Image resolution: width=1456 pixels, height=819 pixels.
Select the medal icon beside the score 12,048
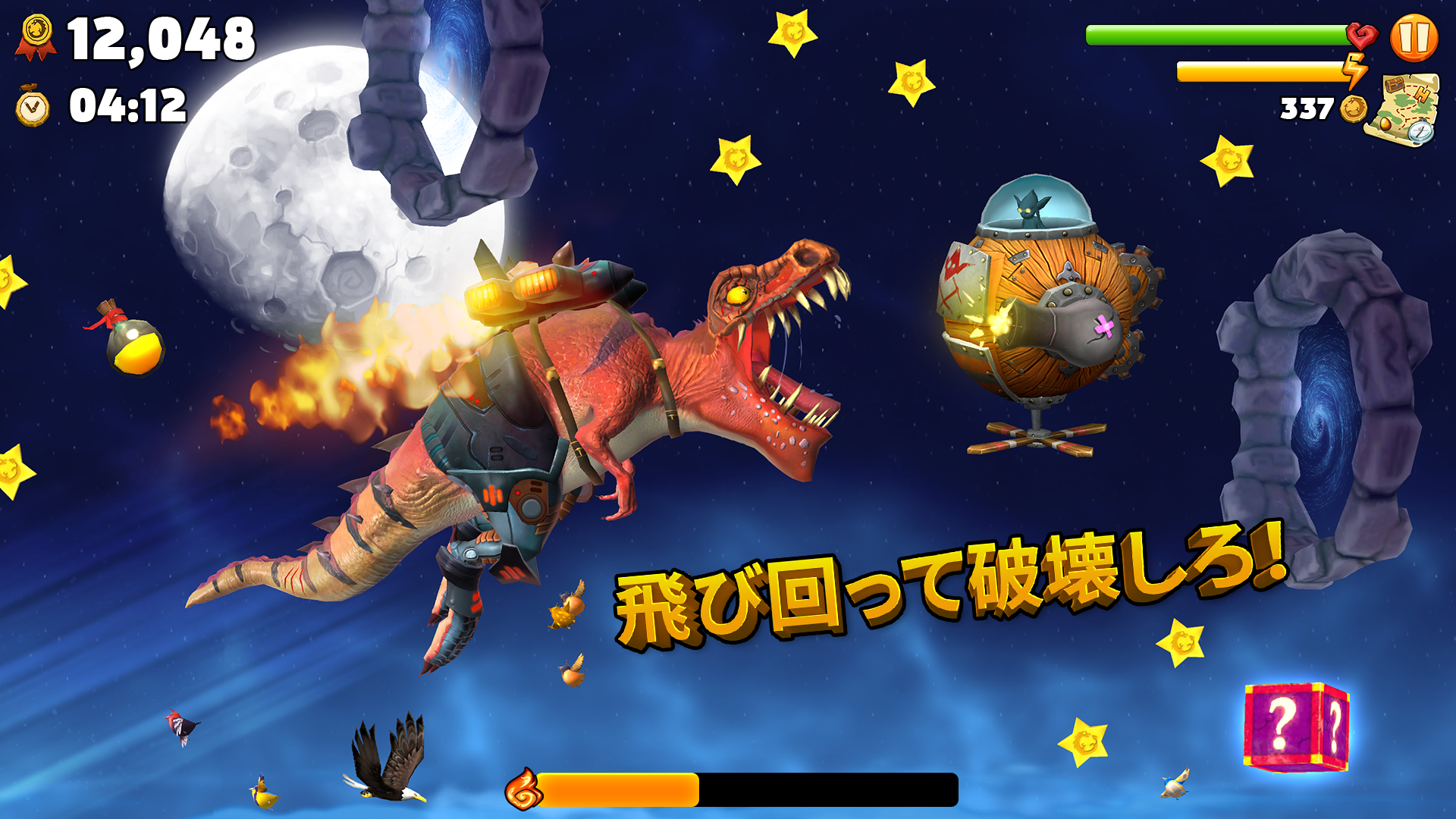pos(36,33)
